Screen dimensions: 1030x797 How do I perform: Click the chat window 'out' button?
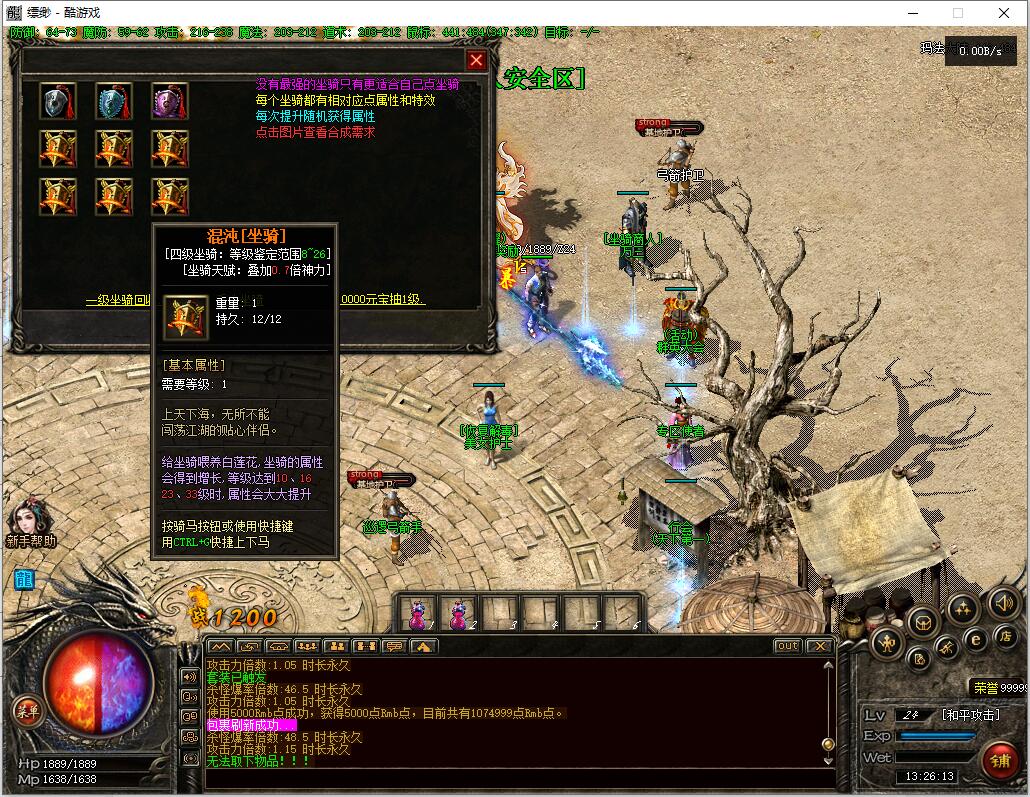pos(788,646)
